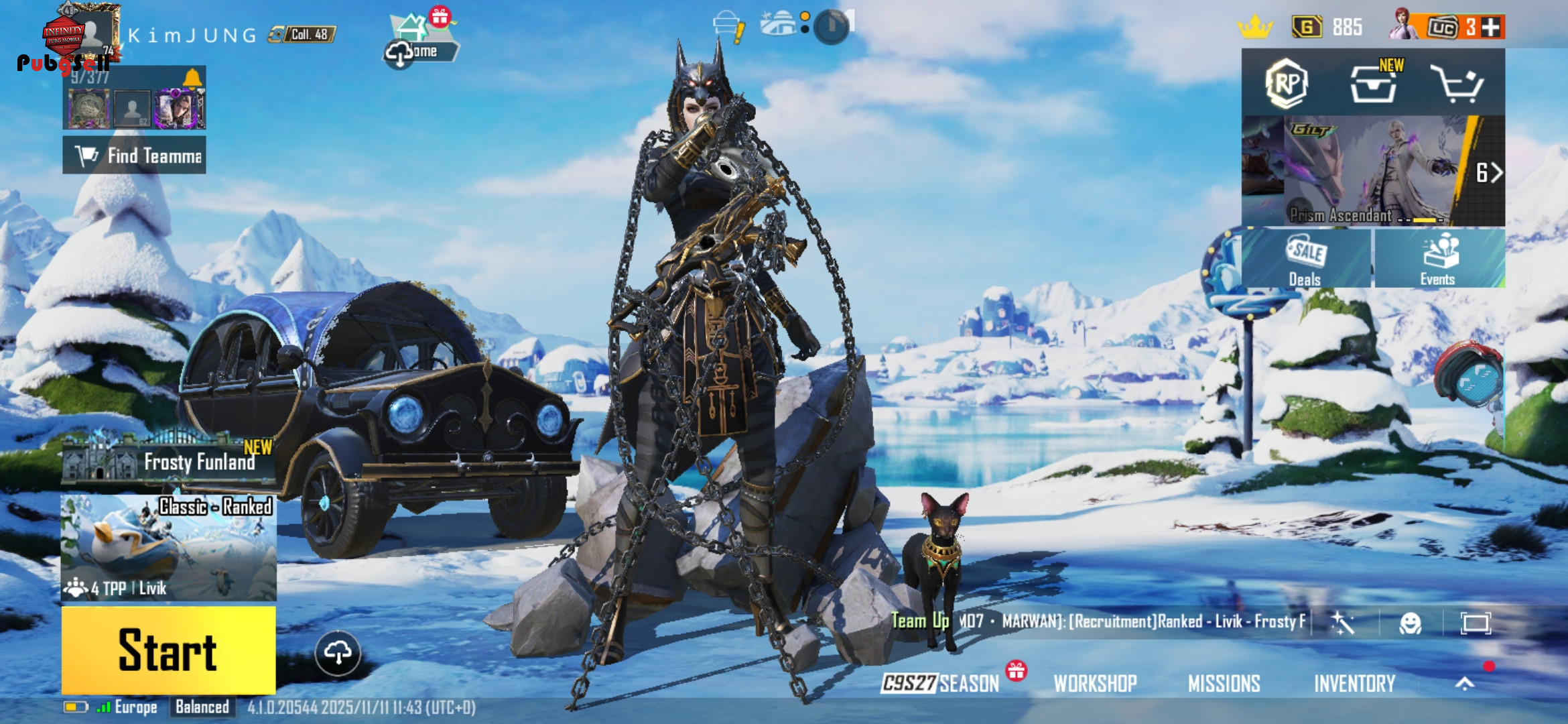
Task: Click the Team Up recruitment chat message
Action: 1099,621
